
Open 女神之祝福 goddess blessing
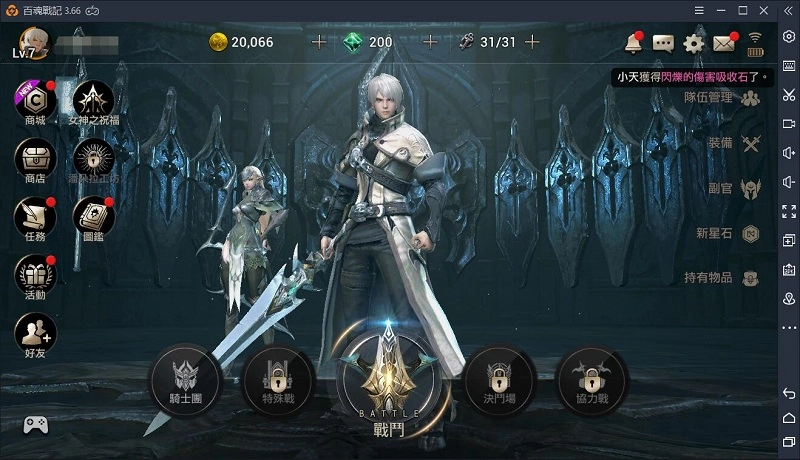point(92,102)
